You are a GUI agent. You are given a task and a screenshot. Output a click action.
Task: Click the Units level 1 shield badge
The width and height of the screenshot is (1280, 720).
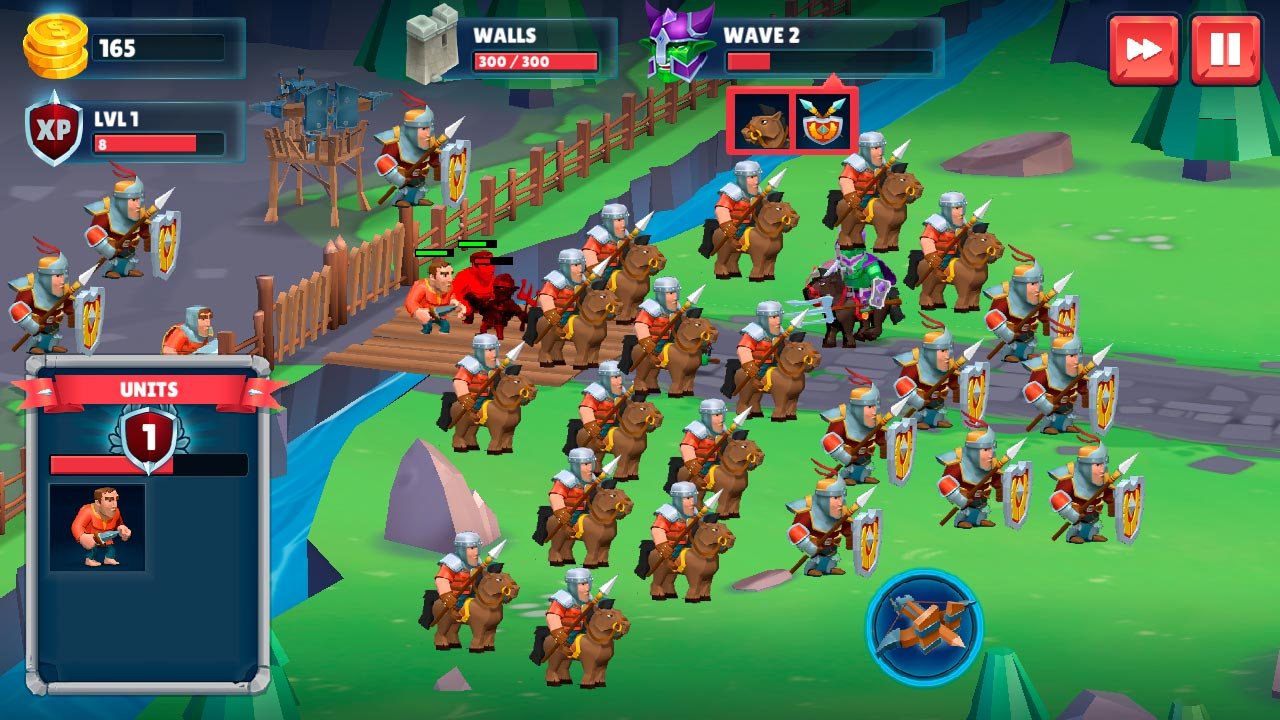(x=149, y=438)
